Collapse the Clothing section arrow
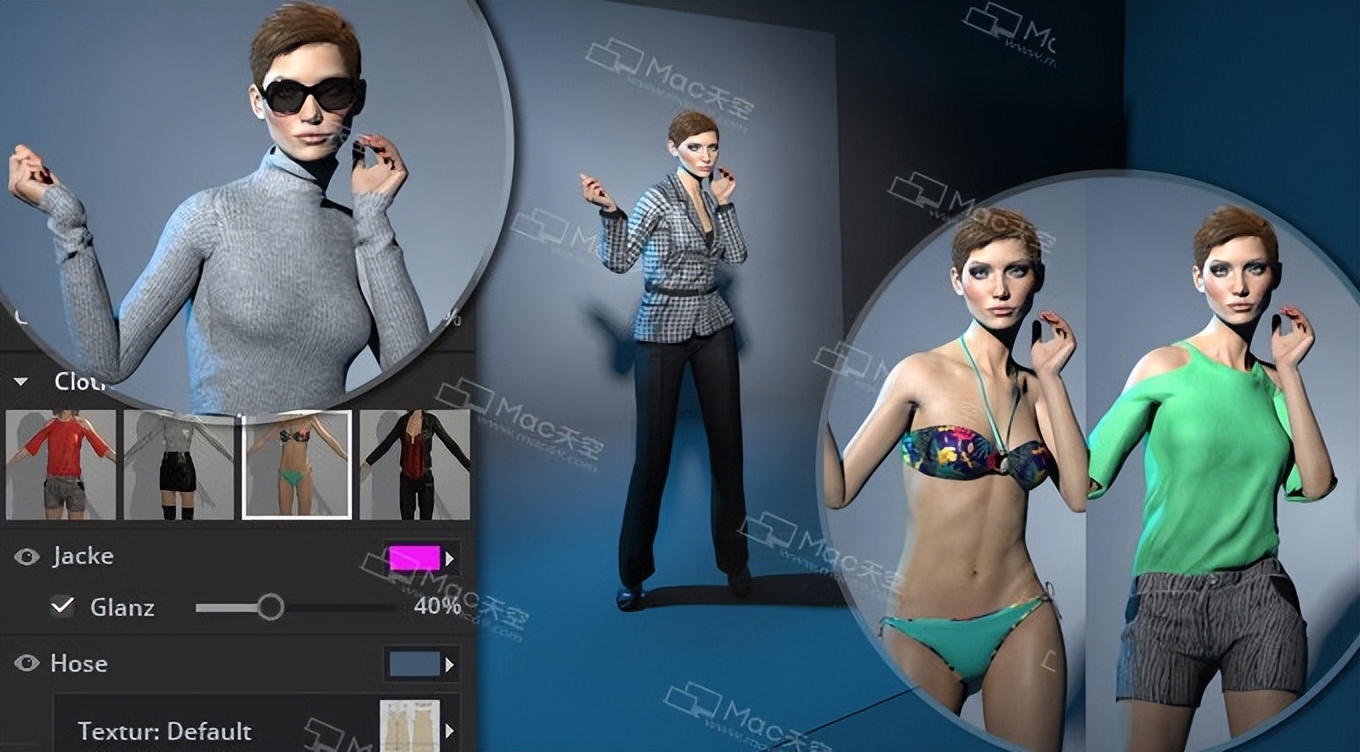The height and width of the screenshot is (752, 1360). tap(21, 382)
